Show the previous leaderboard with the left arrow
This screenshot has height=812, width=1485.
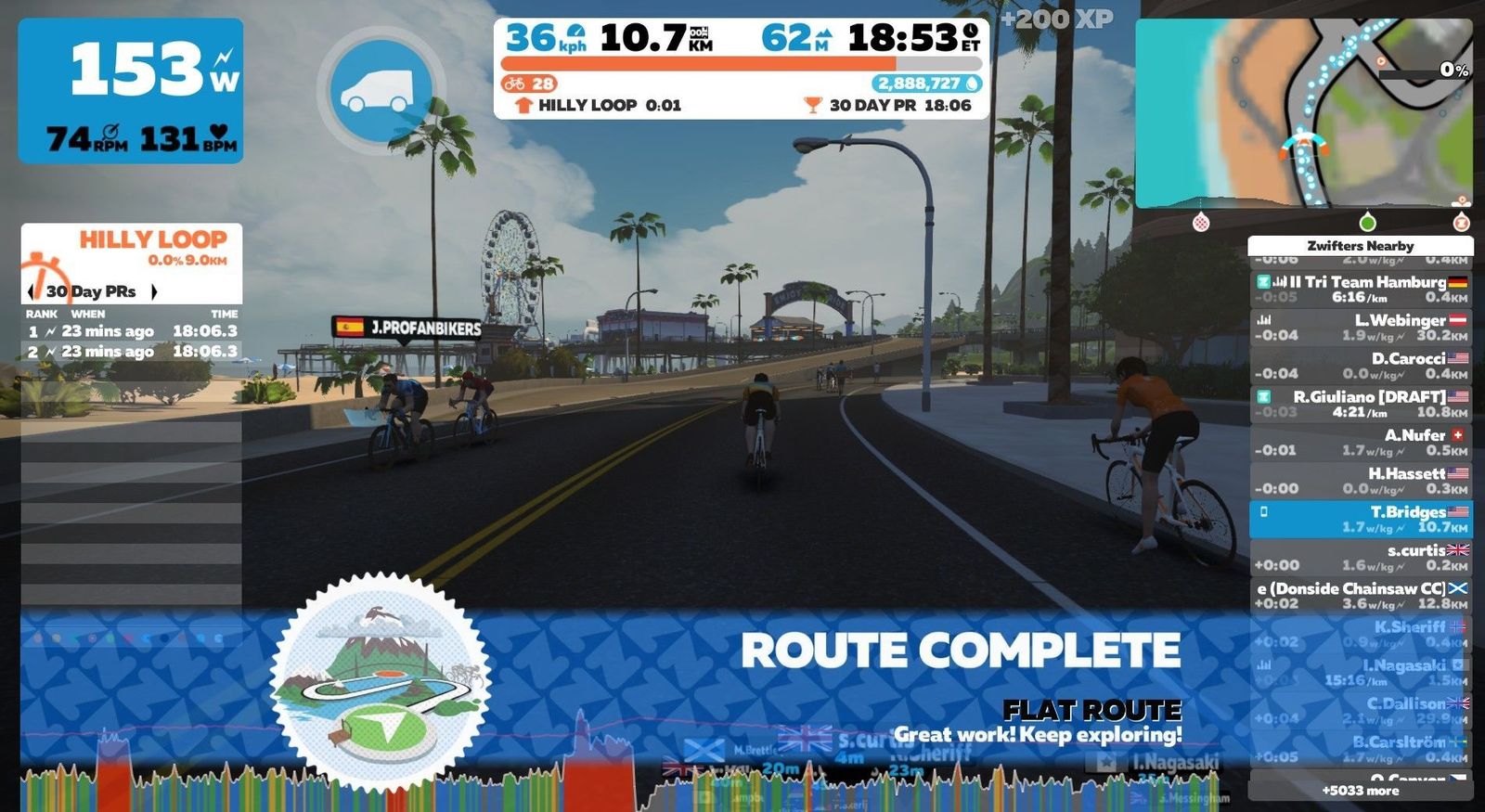pos(32,291)
